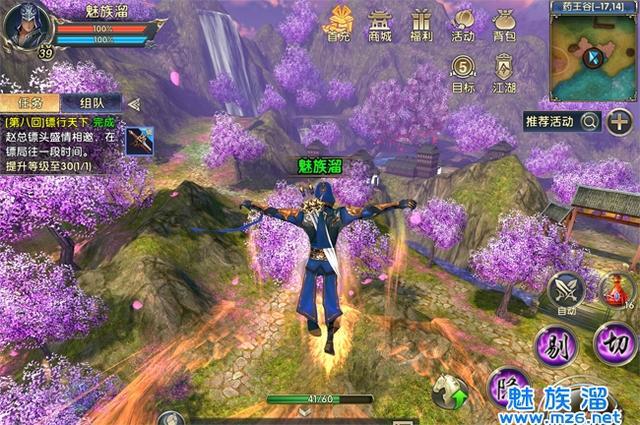640x425 pixels.
Task: Click the round plus button
Action: (620, 122)
